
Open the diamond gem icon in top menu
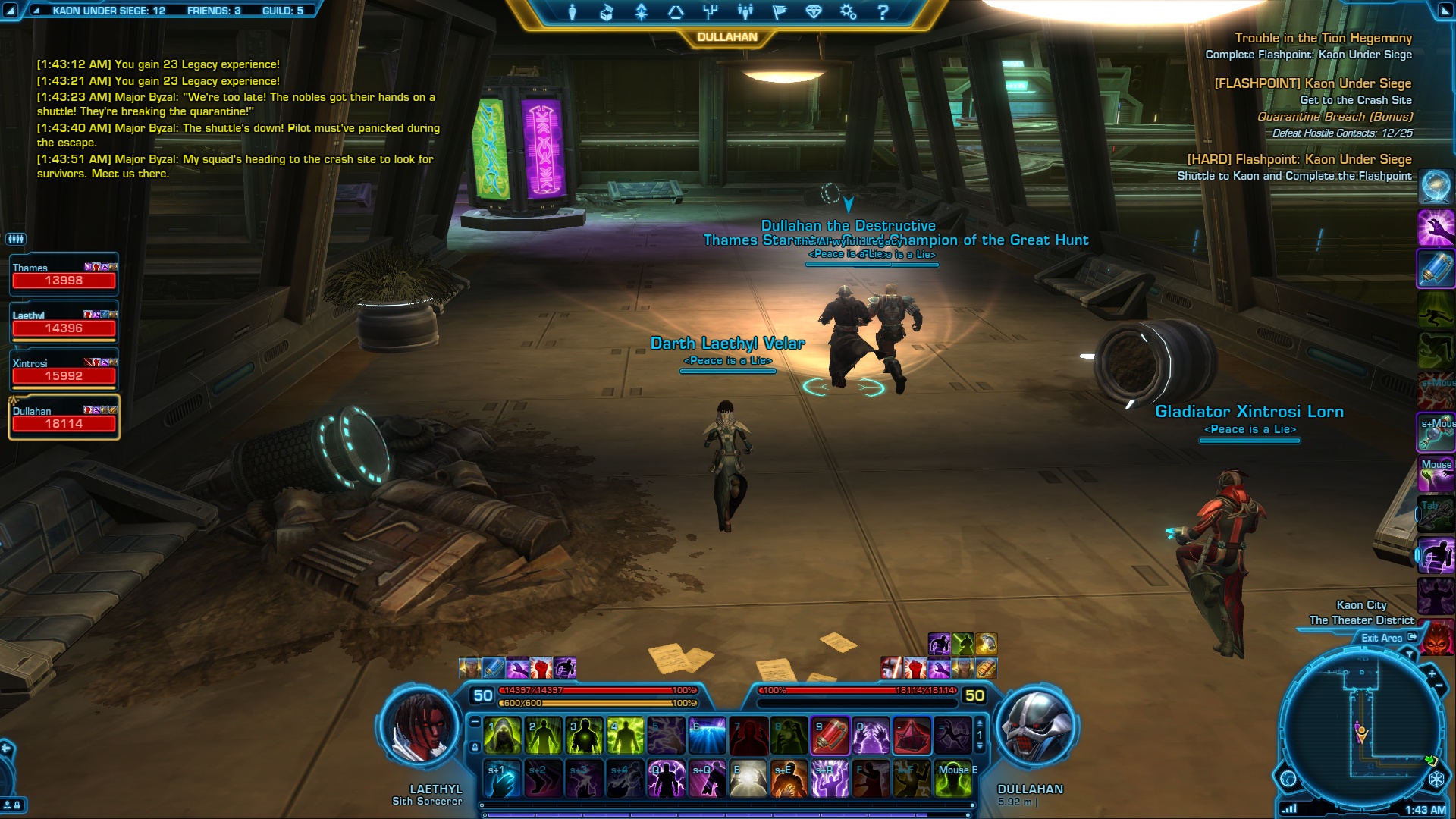click(814, 12)
